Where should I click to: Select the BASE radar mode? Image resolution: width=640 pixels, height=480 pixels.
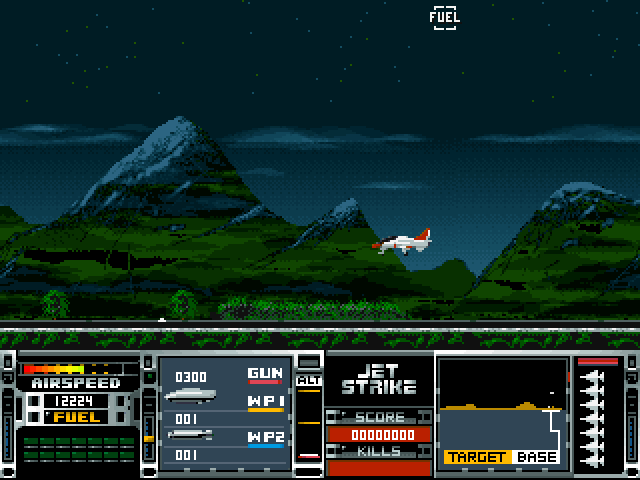pos(537,457)
